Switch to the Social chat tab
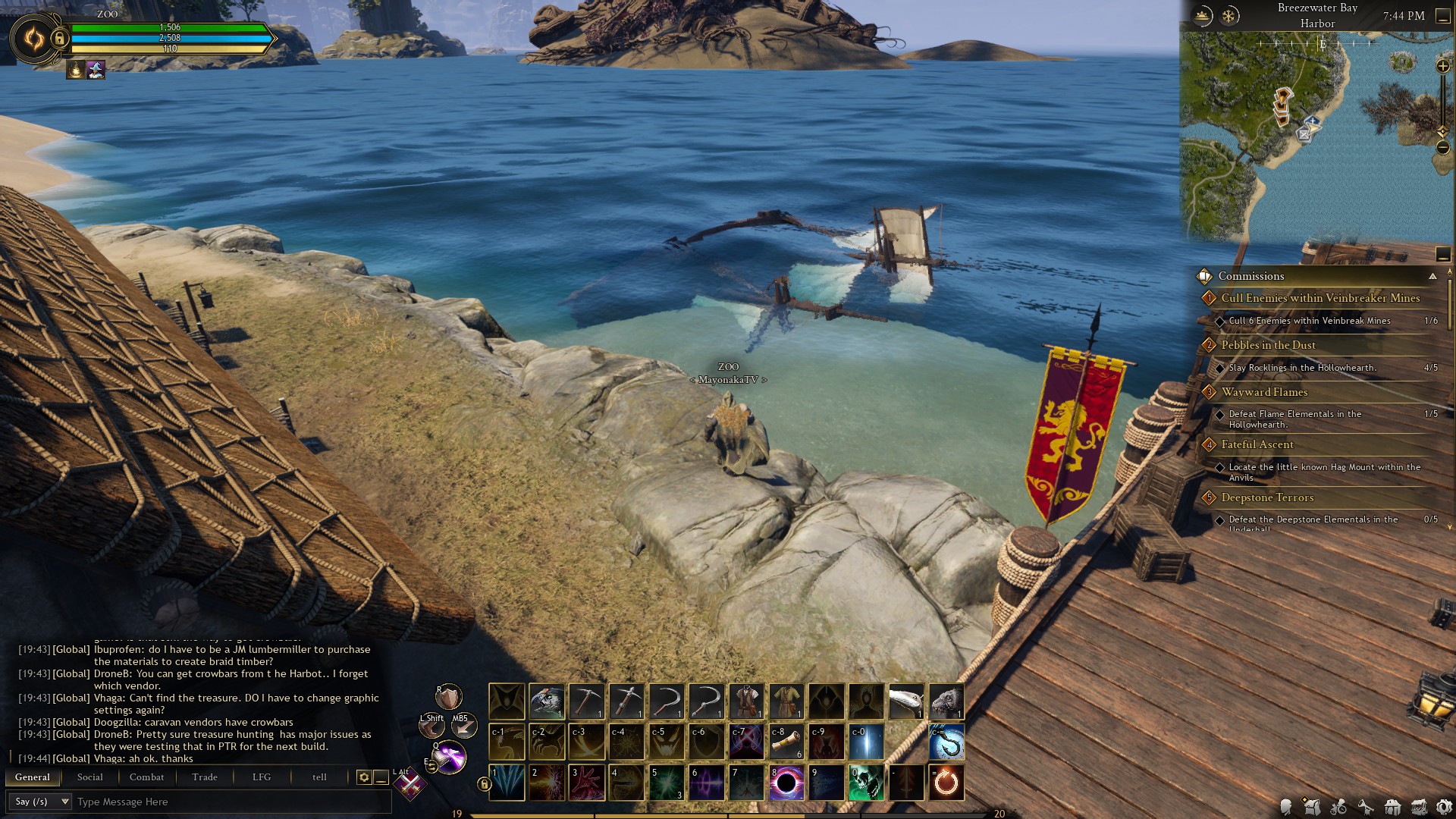Viewport: 1456px width, 819px height. [89, 777]
